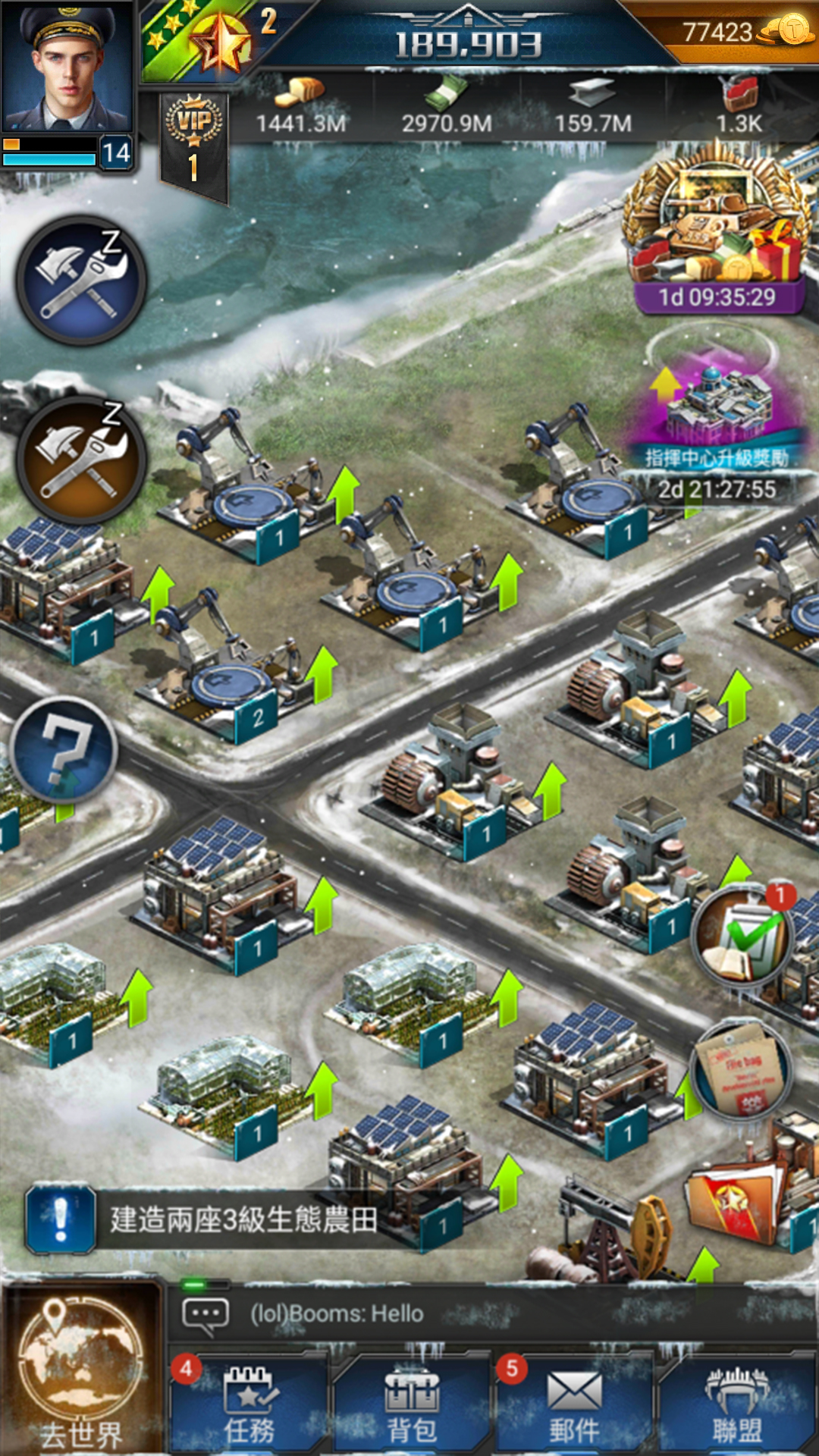The width and height of the screenshot is (819, 1456).
Task: Open the 聯盟 alliance menu
Action: tap(736, 1404)
